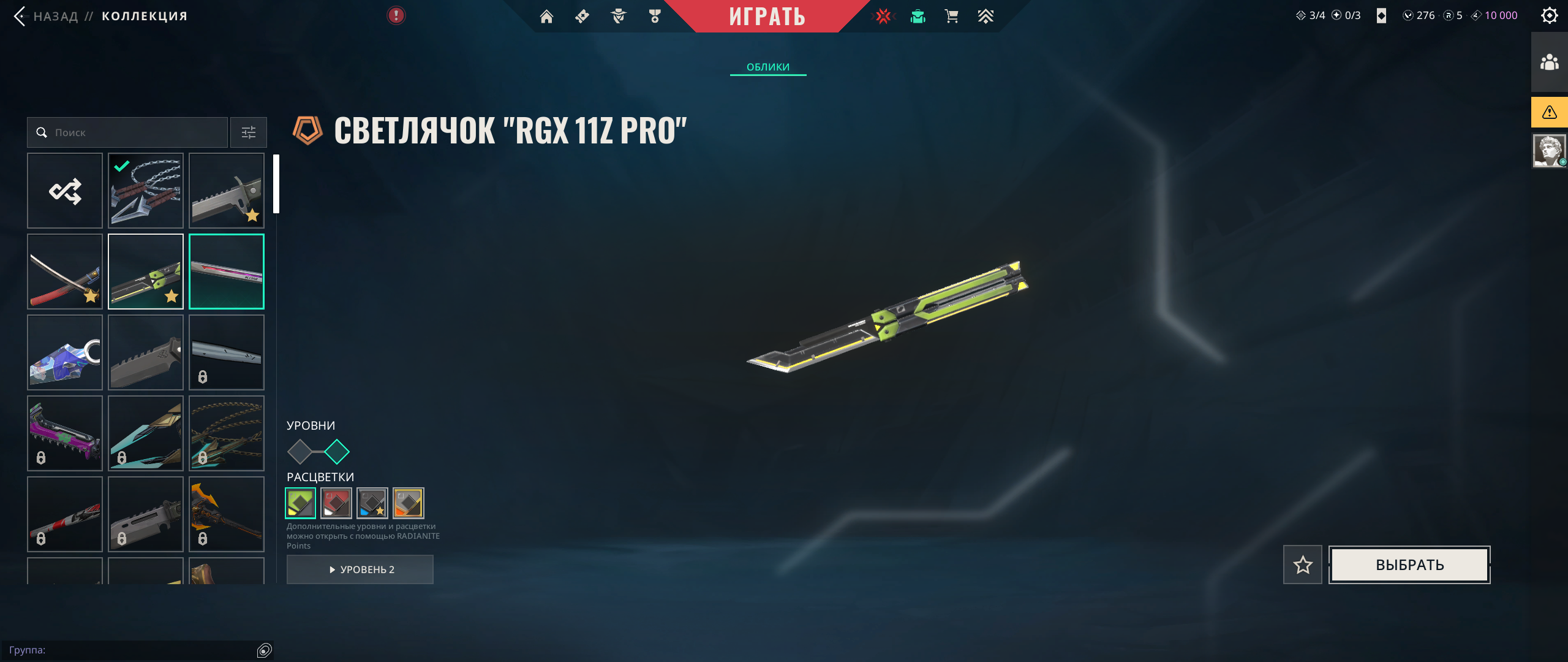Choose the equipped chain kunai skin
The image size is (1568, 662).
[x=146, y=191]
